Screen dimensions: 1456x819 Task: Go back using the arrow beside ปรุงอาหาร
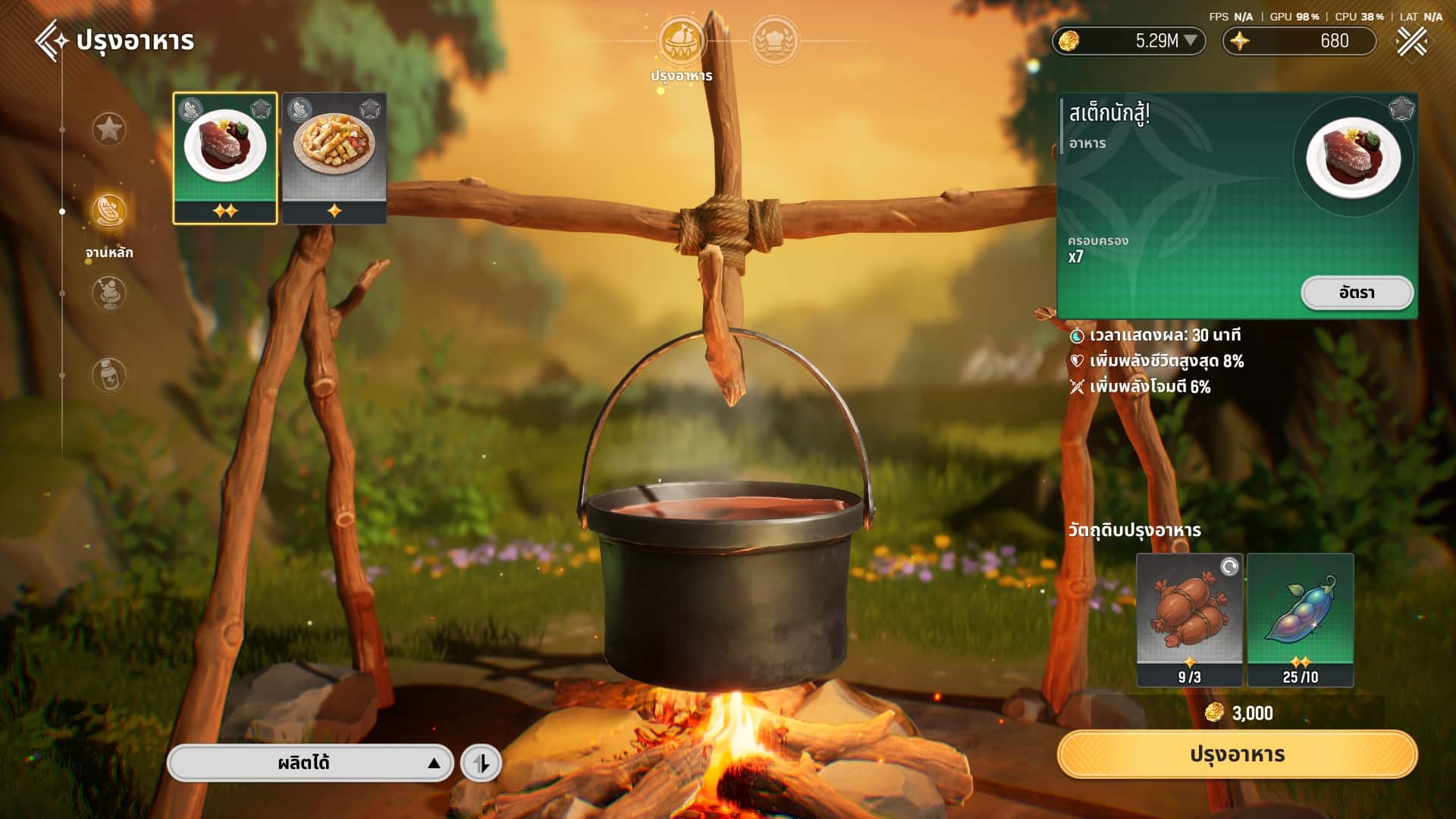click(x=50, y=40)
